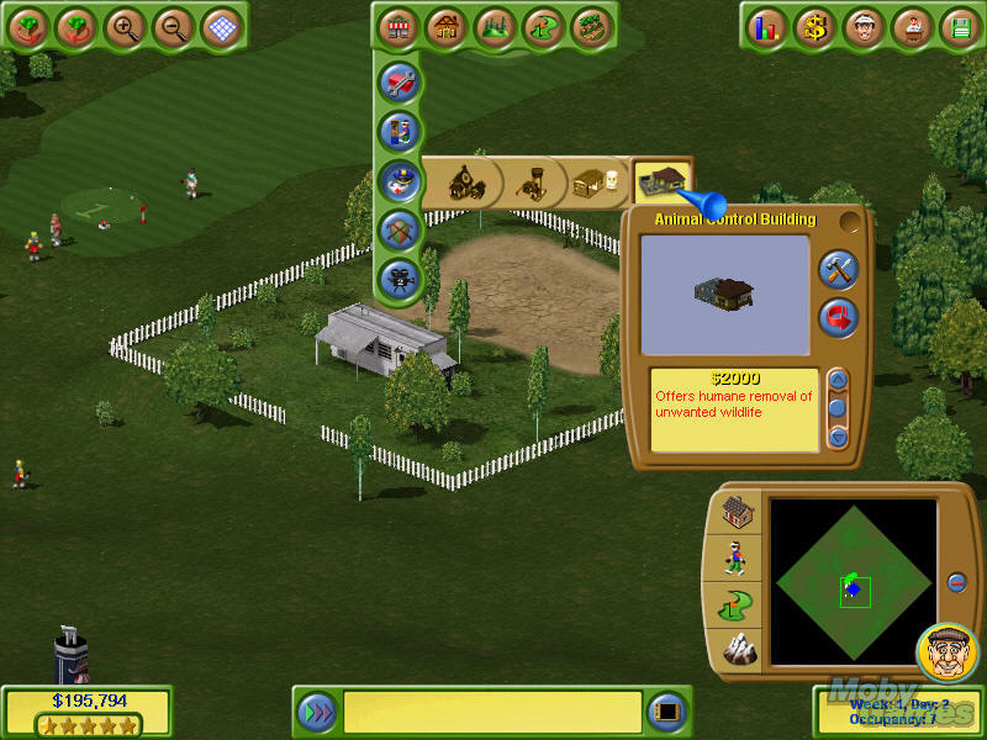Viewport: 987px width, 740px height.
Task: Click the description scroll-down arrow
Action: click(x=838, y=436)
